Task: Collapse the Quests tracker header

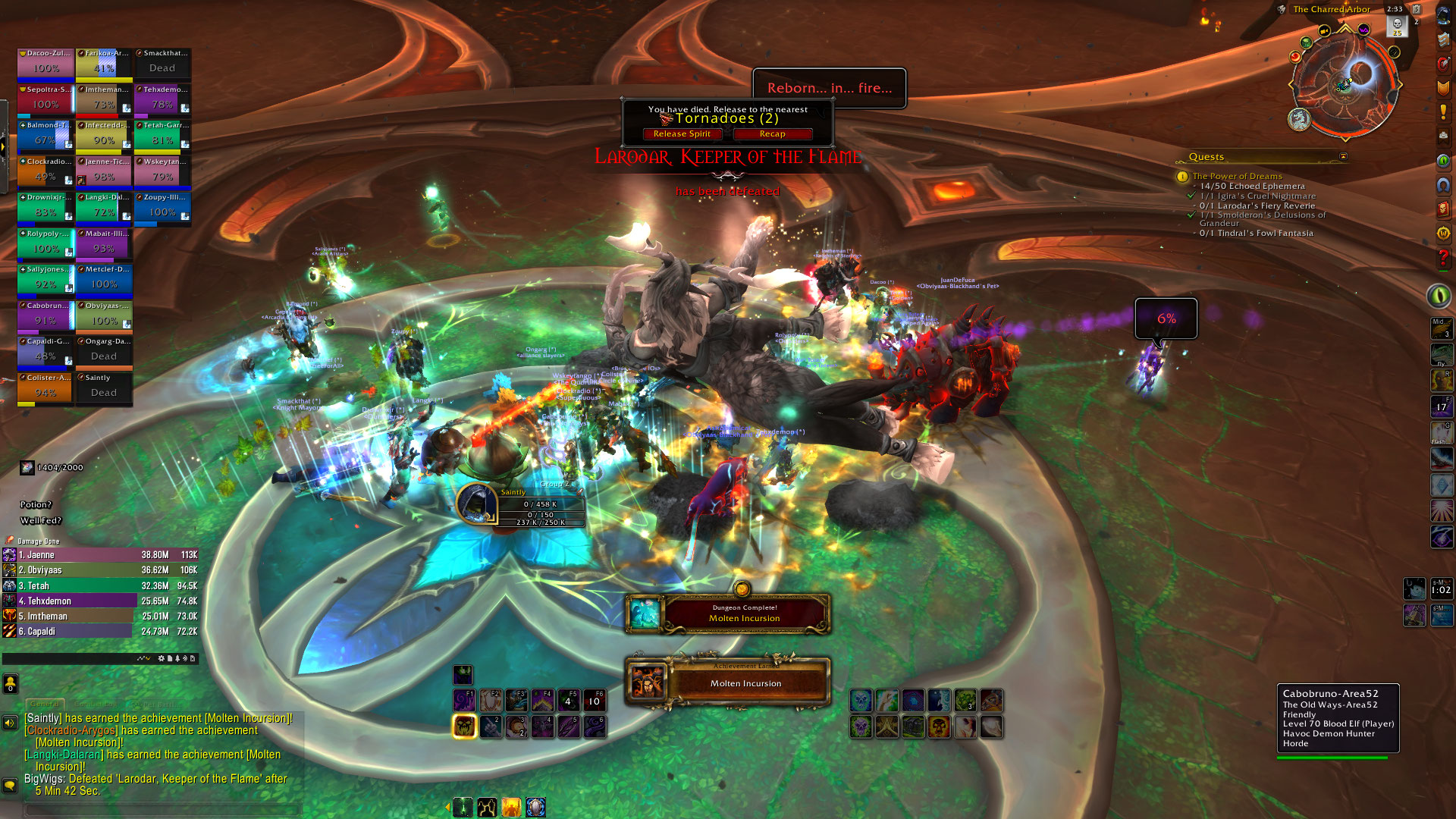Action: pos(1343,157)
